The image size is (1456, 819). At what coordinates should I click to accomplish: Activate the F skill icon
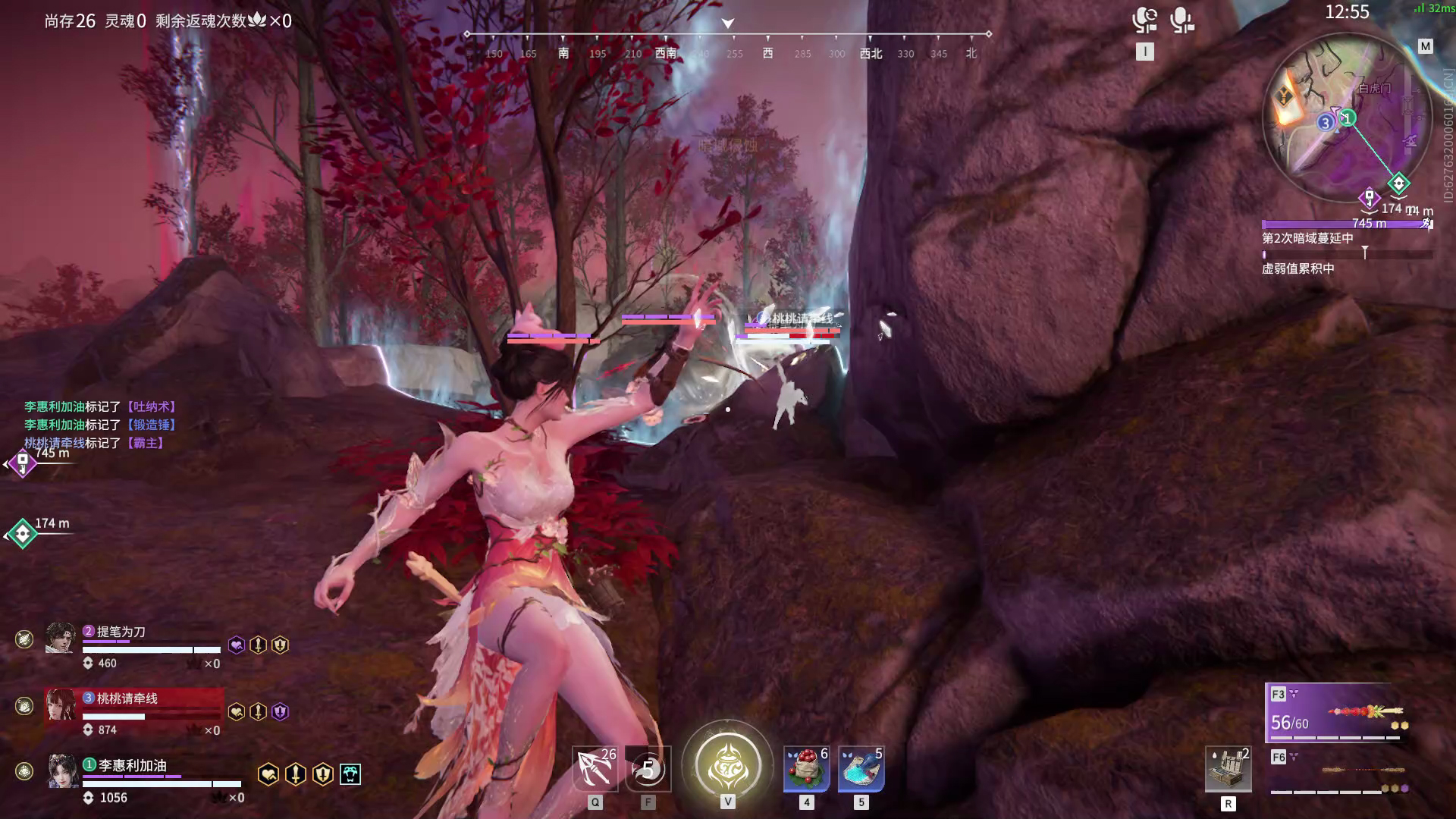(x=648, y=769)
